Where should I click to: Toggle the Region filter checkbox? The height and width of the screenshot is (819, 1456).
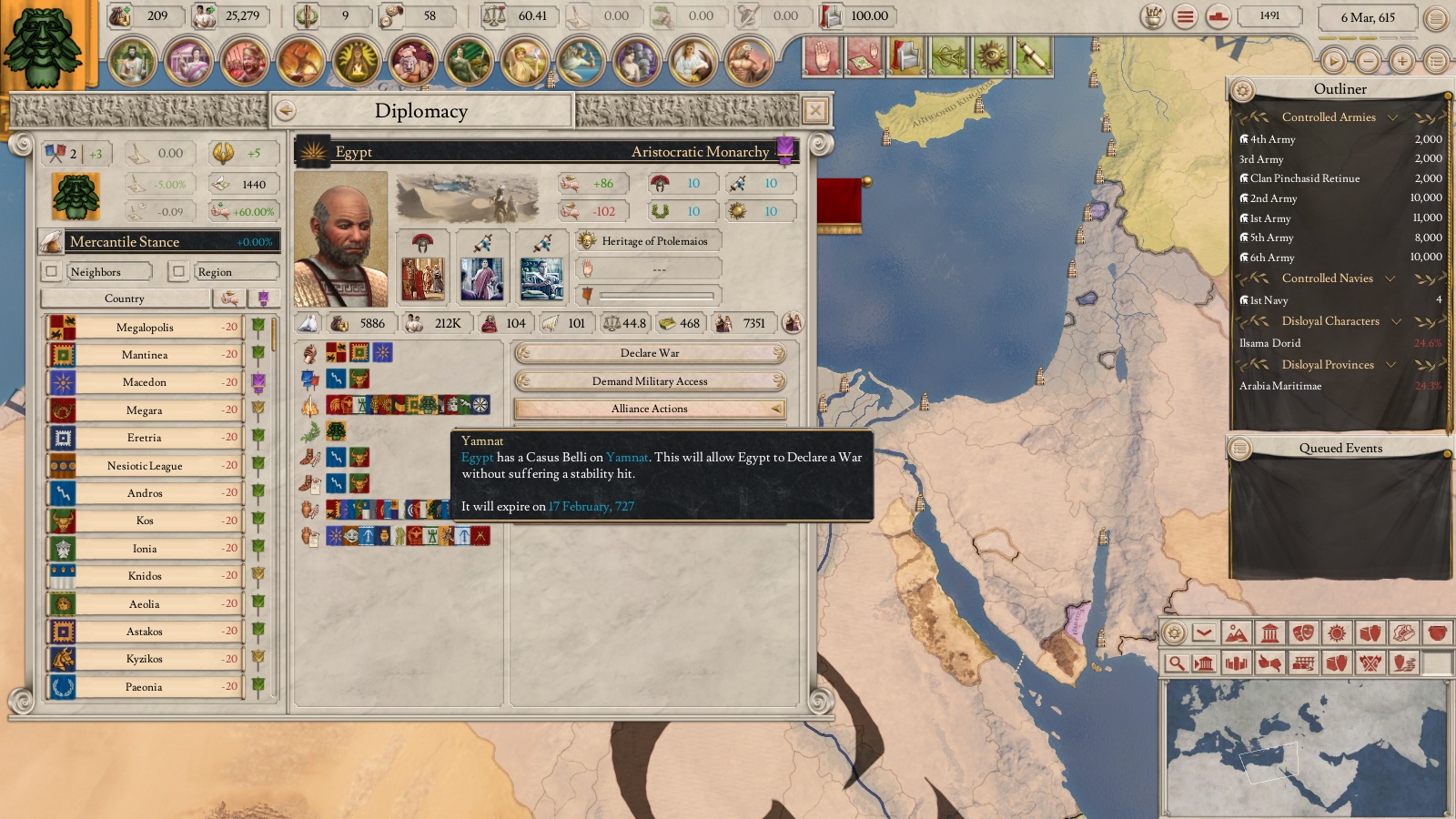point(179,271)
